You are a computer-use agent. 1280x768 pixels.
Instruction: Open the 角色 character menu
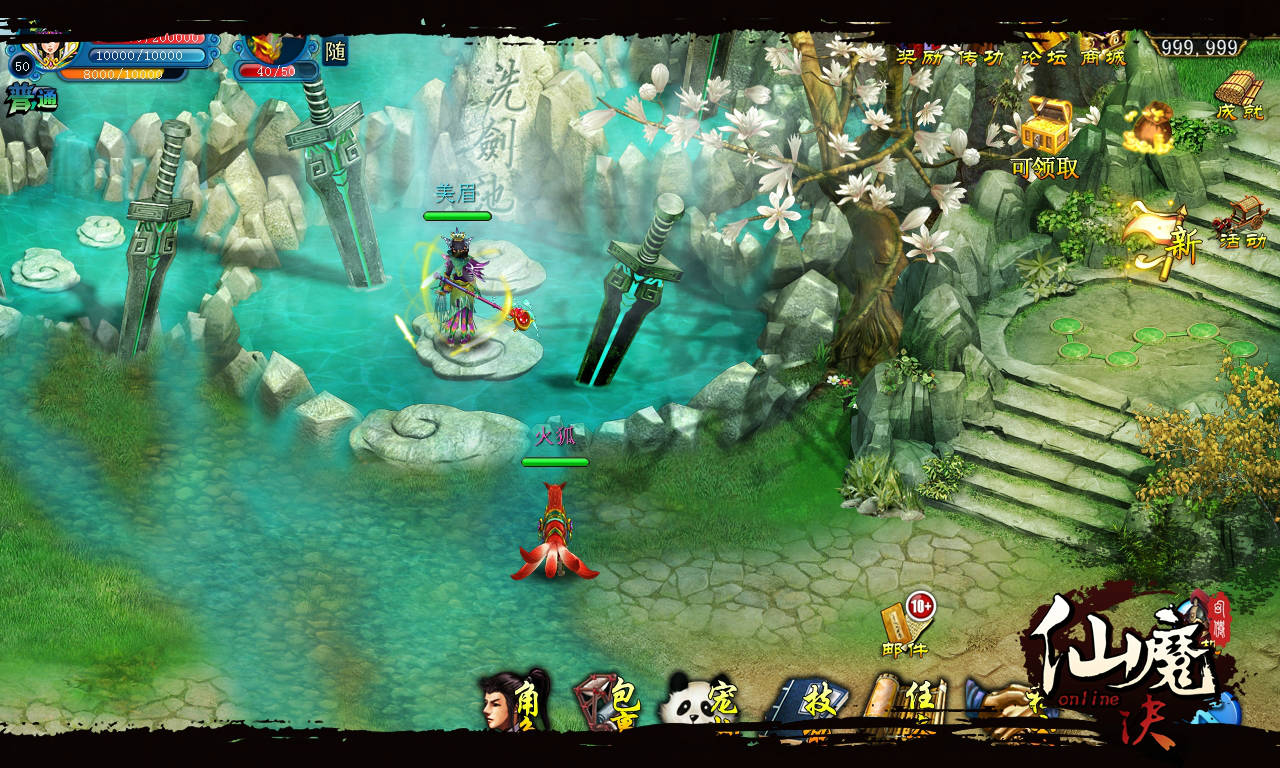click(x=515, y=702)
